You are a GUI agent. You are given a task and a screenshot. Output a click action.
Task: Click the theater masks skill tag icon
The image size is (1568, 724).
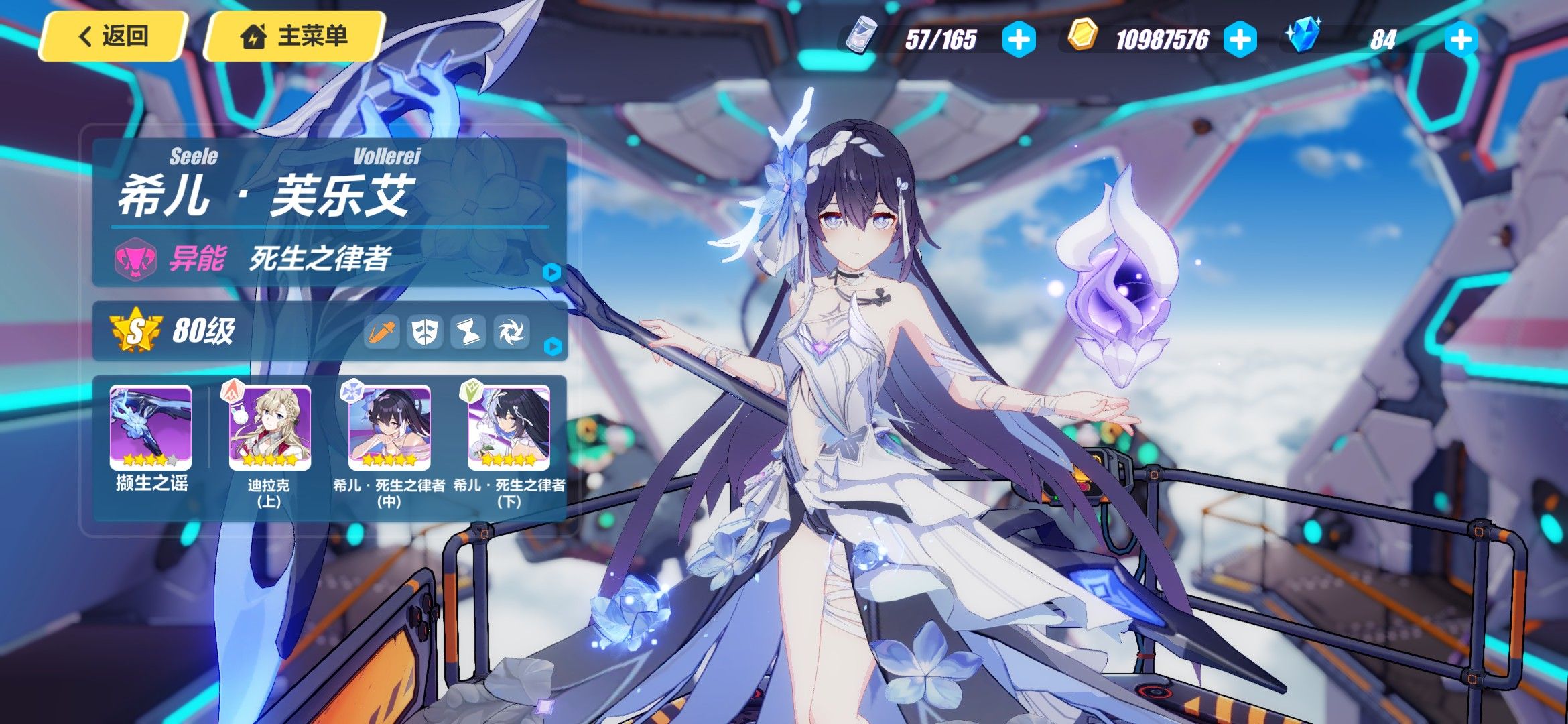pos(425,331)
